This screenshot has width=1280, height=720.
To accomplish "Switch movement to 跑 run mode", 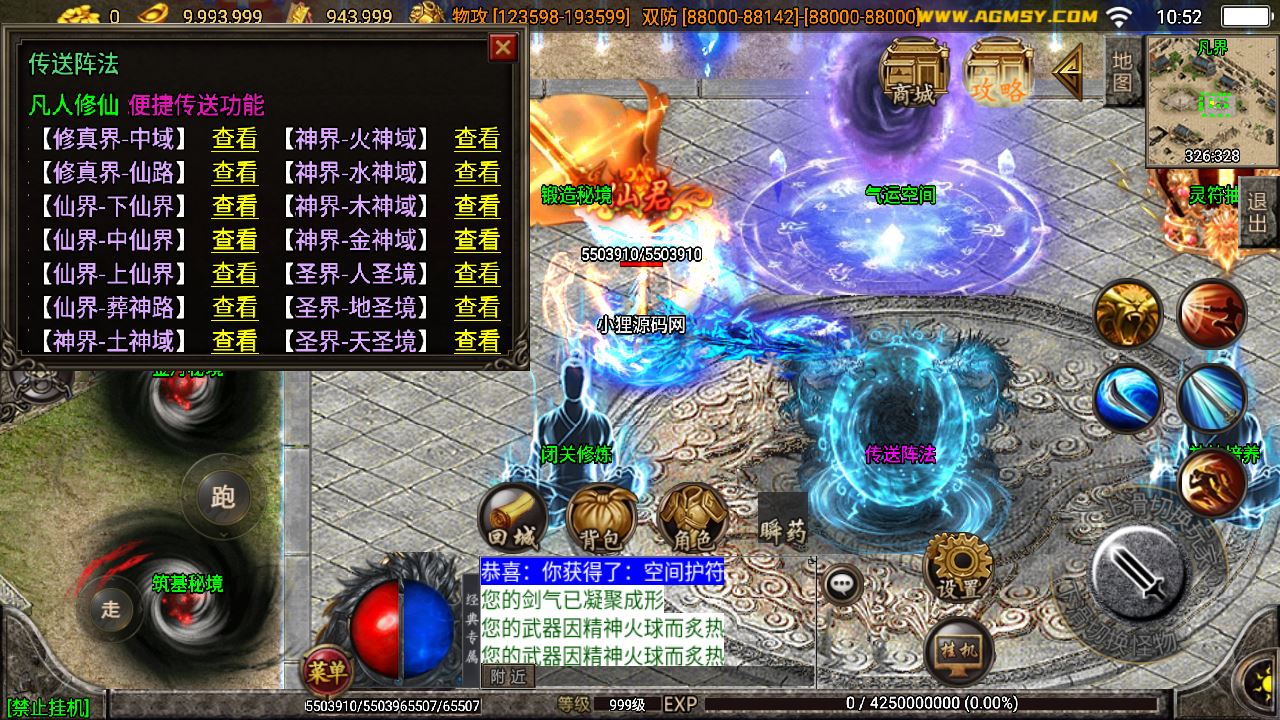I will [x=223, y=496].
